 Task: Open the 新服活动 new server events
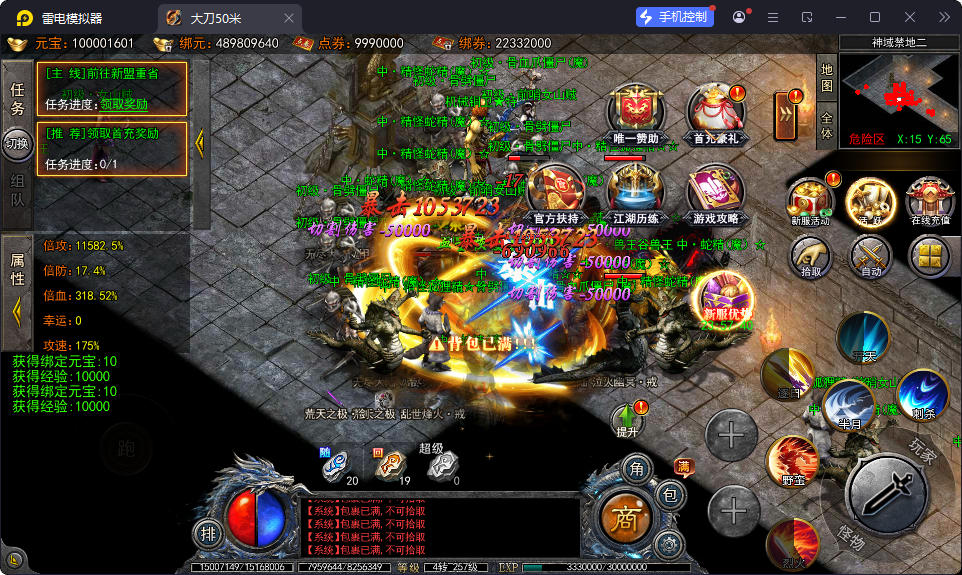809,200
